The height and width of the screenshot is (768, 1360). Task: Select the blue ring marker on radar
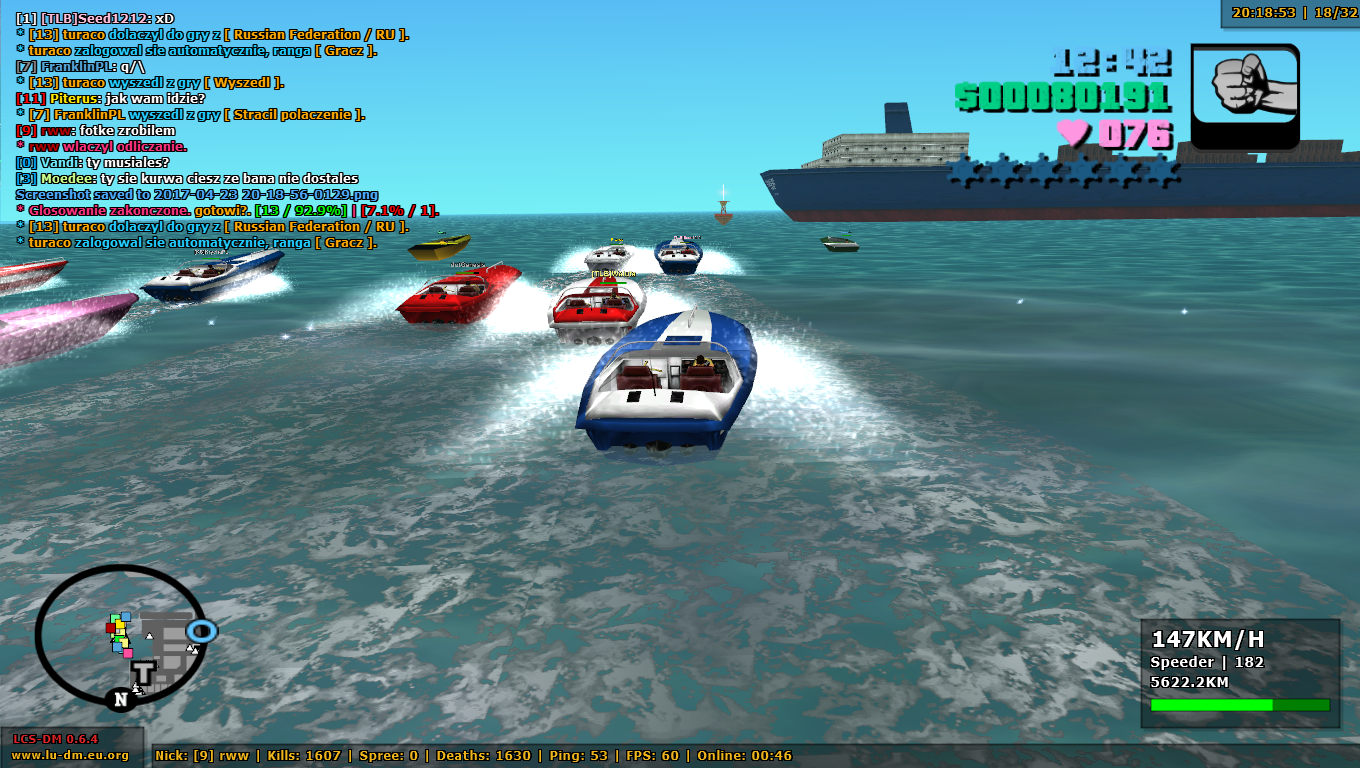[202, 631]
